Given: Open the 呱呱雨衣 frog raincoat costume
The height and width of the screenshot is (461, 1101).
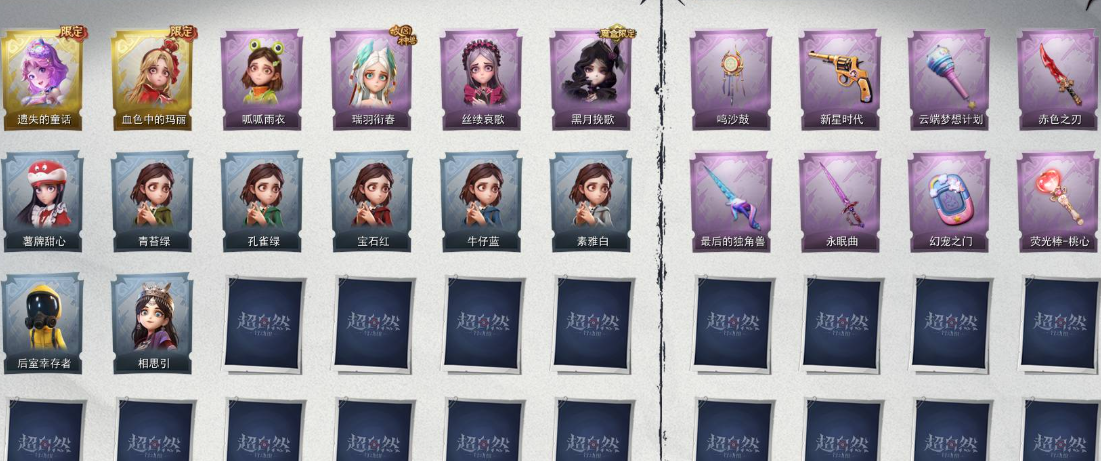Looking at the screenshot, I should click(262, 78).
